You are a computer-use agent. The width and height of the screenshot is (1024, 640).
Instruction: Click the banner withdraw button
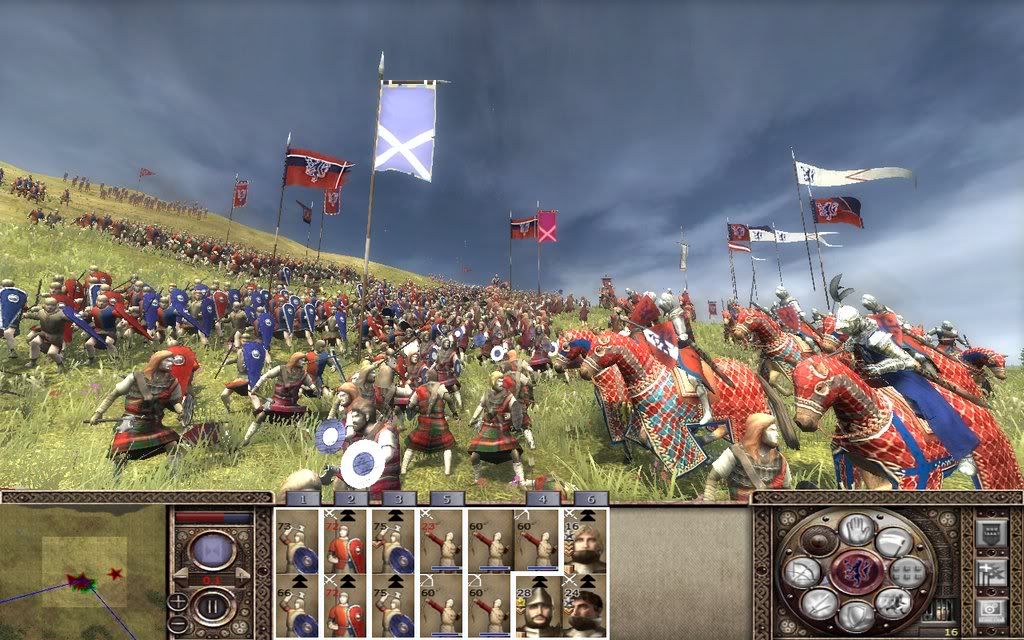pos(894,542)
